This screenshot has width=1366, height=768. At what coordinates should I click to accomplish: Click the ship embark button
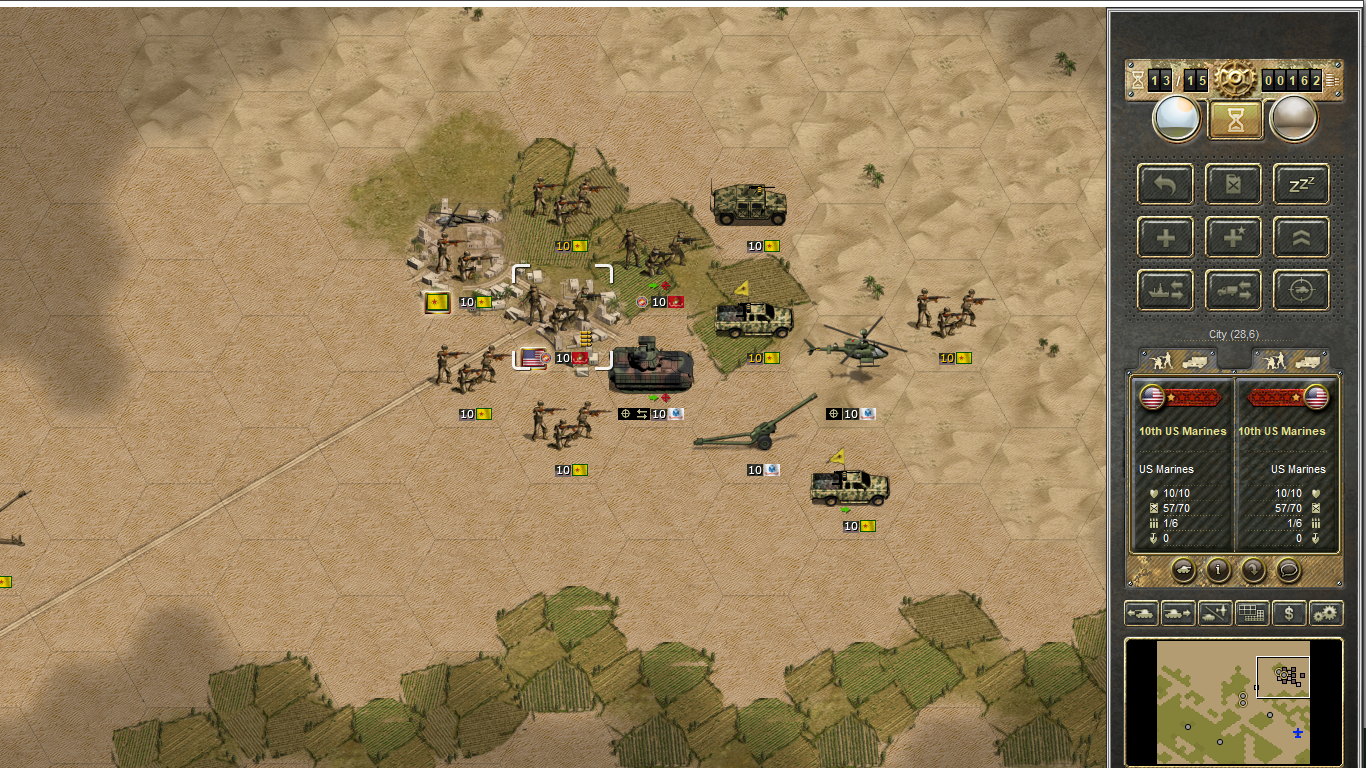pyautogui.click(x=1166, y=290)
